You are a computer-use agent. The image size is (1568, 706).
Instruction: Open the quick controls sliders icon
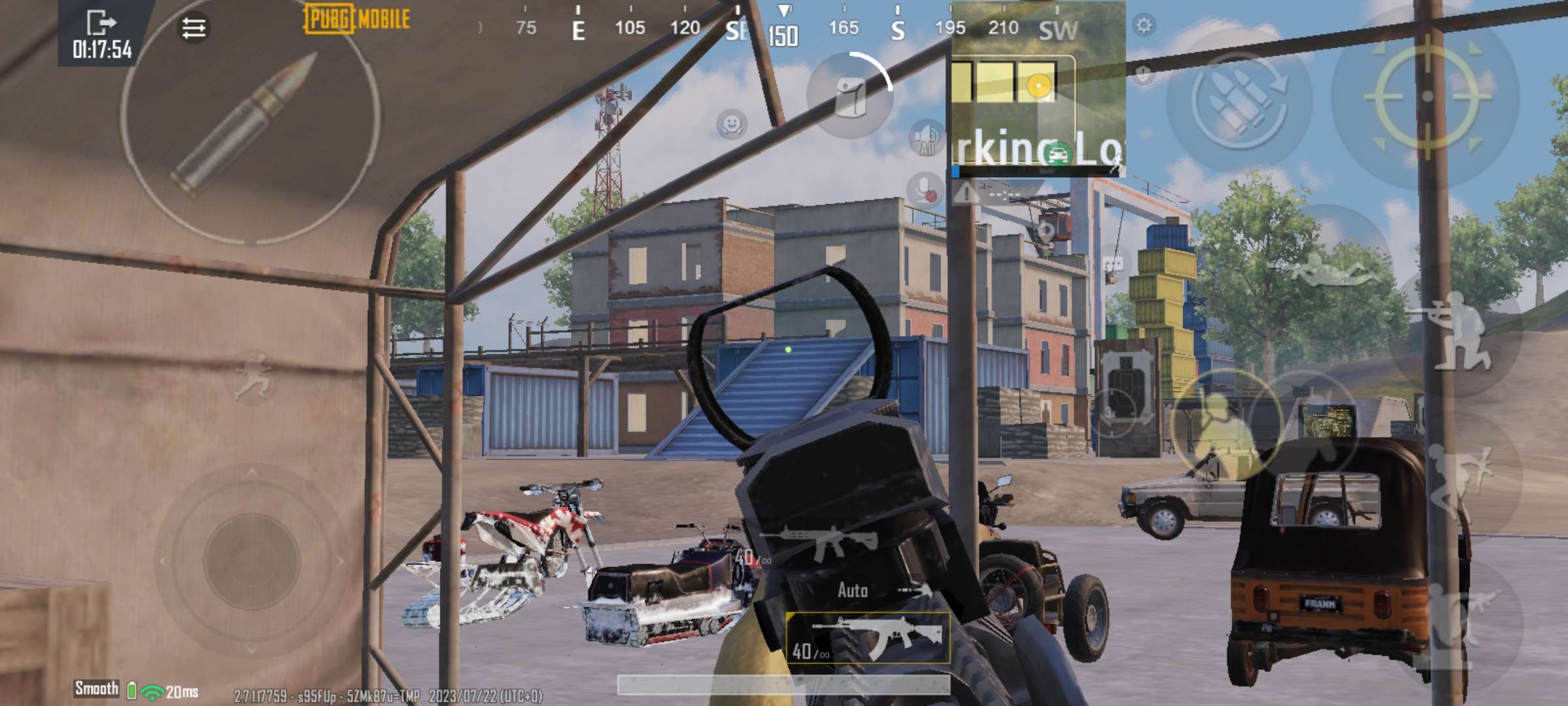(193, 26)
